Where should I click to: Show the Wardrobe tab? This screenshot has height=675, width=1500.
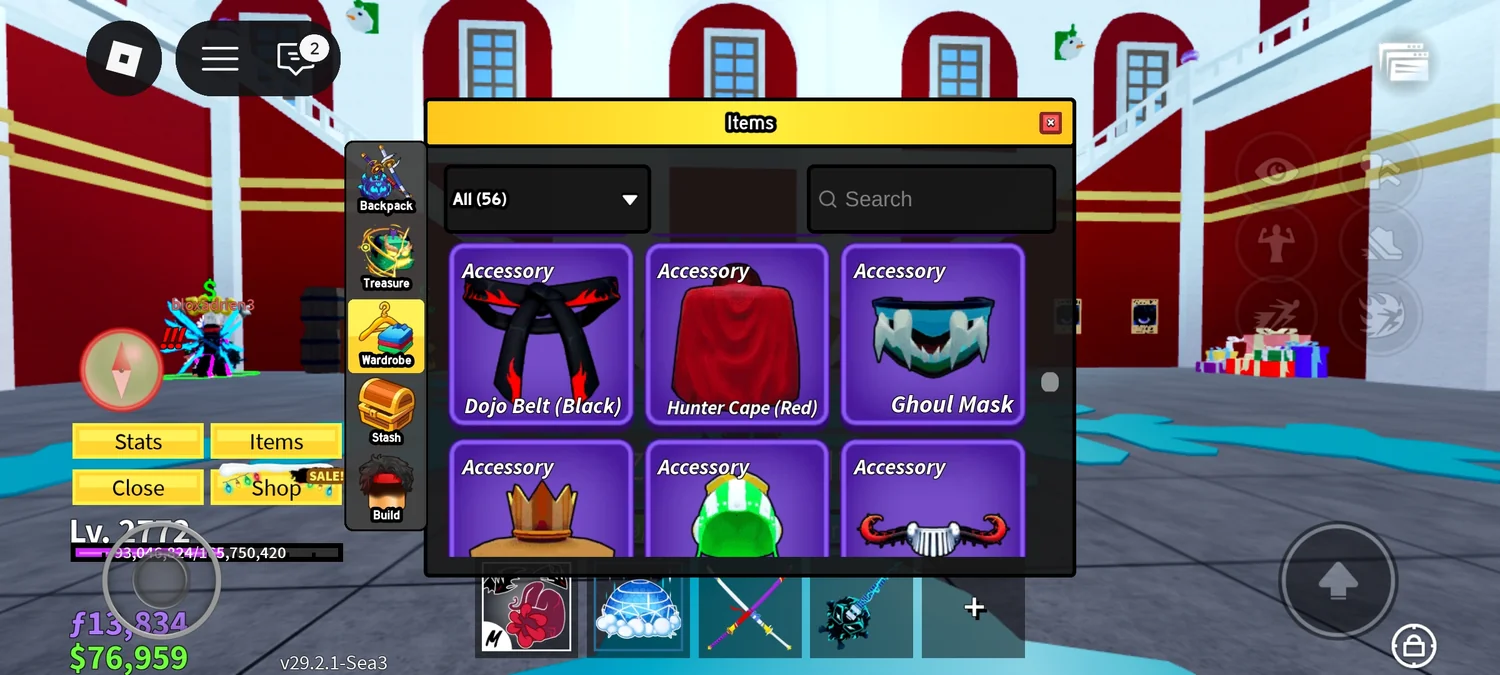tap(386, 335)
